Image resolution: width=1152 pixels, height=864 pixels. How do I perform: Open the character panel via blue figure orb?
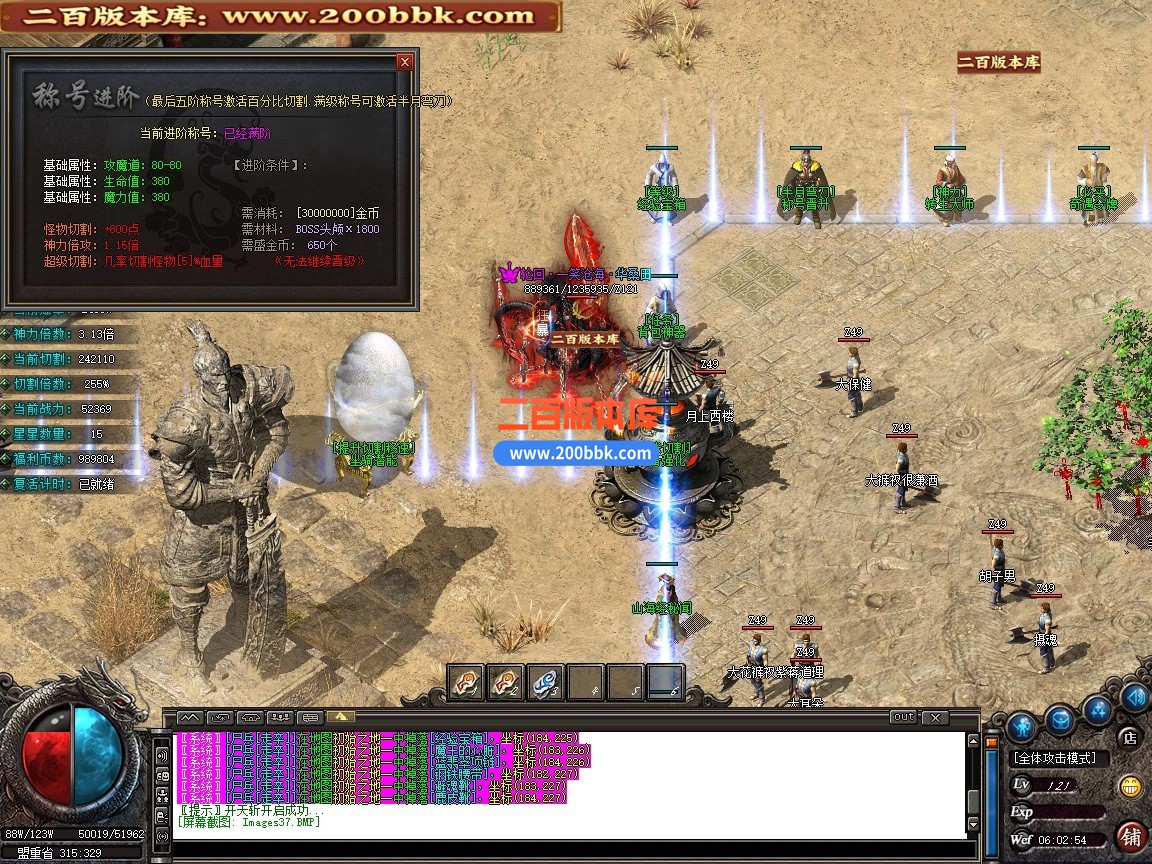(x=1020, y=725)
